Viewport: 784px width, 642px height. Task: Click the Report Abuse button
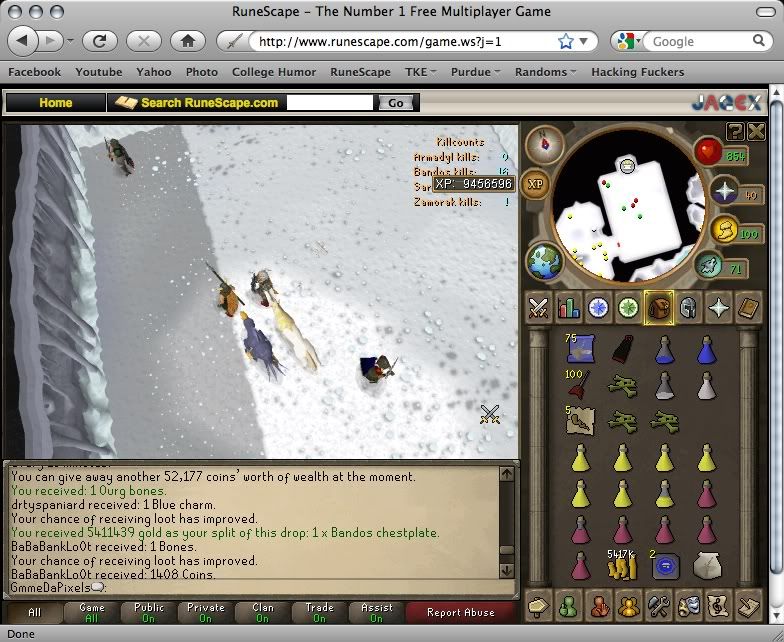(458, 613)
